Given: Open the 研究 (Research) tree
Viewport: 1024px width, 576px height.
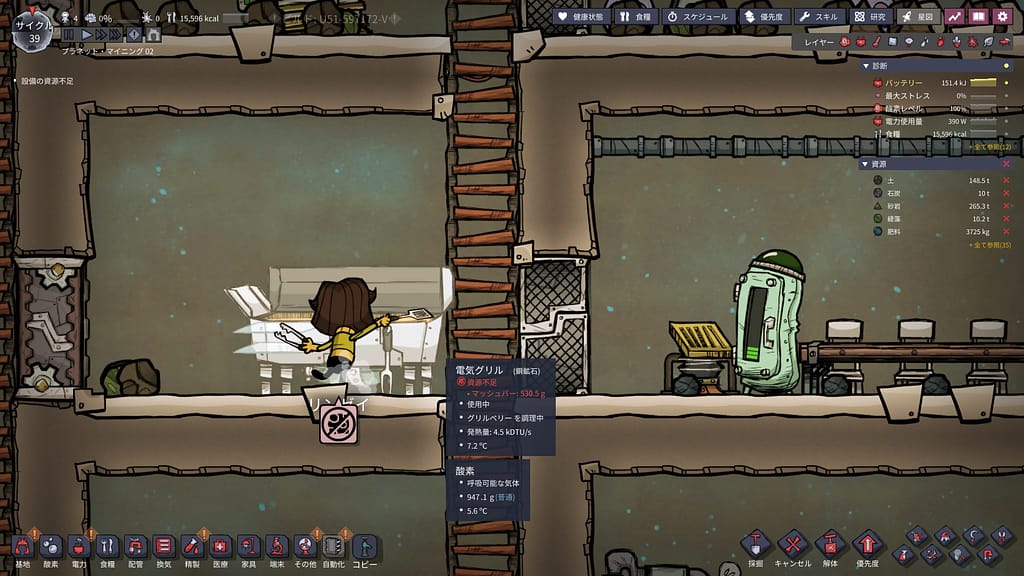Looking at the screenshot, I should 870,16.
